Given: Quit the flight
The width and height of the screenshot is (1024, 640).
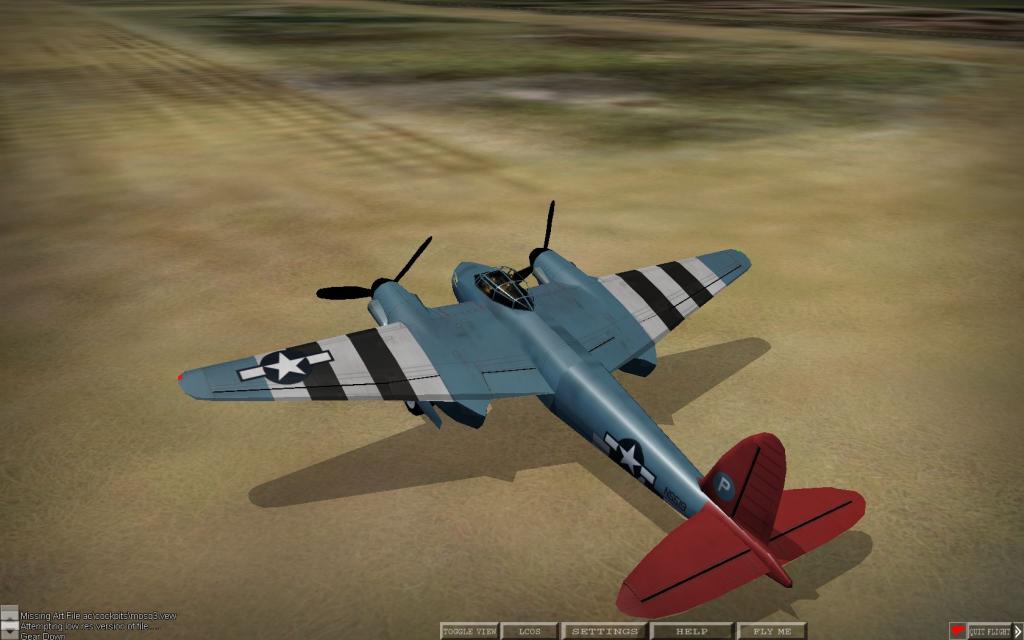Looking at the screenshot, I should (x=990, y=631).
